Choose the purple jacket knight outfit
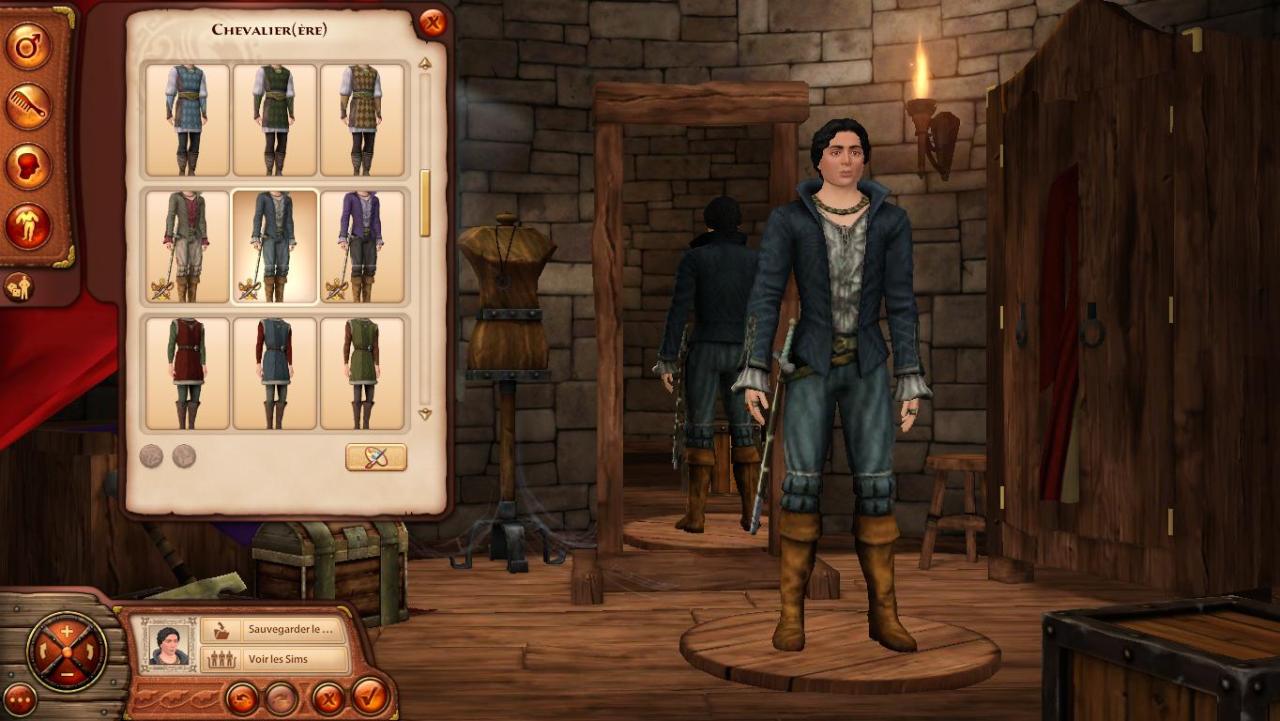The width and height of the screenshot is (1280, 721). coord(362,246)
